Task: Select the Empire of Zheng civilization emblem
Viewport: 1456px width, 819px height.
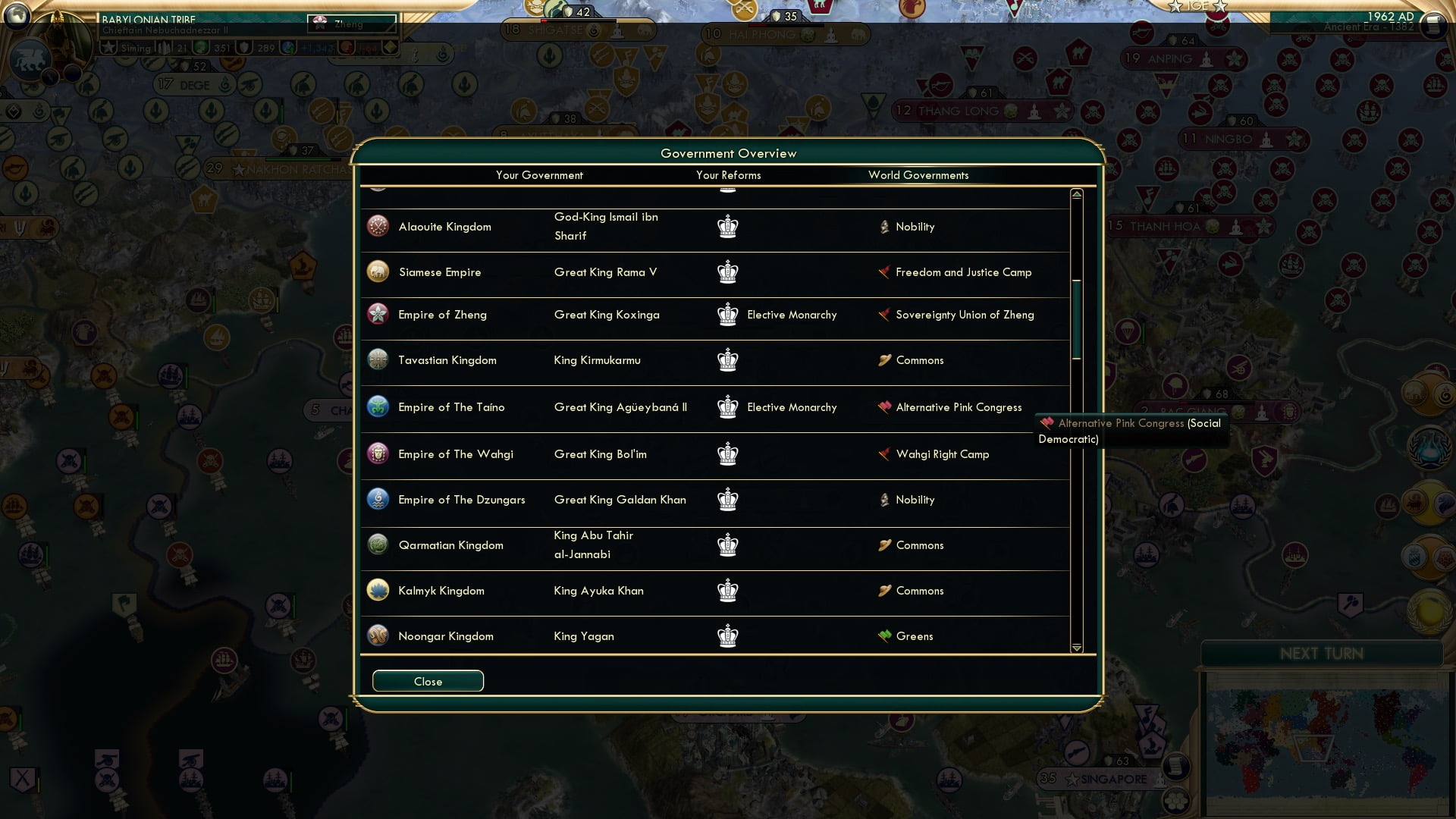Action: pos(377,315)
